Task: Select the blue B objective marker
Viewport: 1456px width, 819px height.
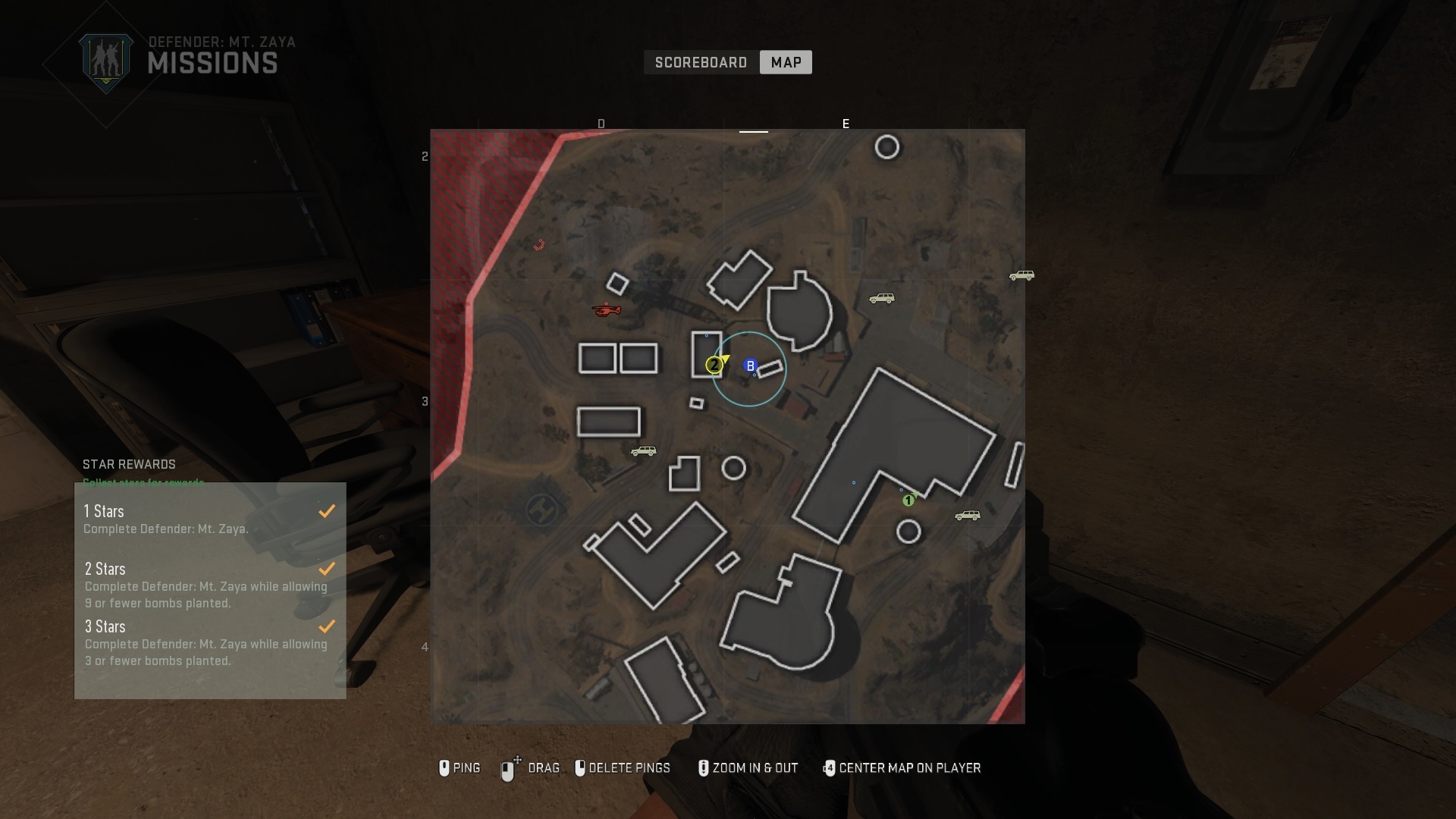Action: tap(750, 366)
